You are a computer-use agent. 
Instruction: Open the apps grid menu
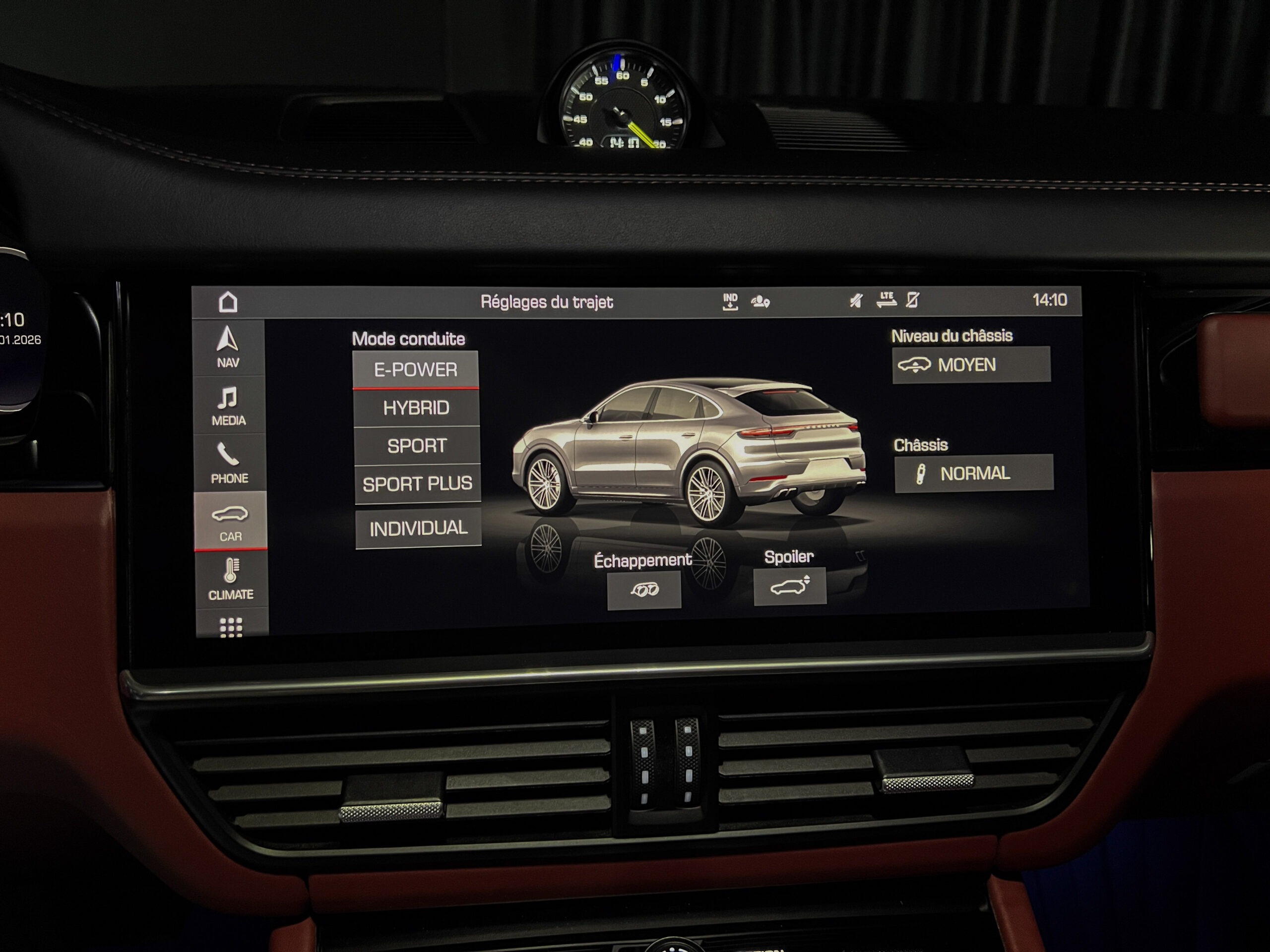pos(231,627)
